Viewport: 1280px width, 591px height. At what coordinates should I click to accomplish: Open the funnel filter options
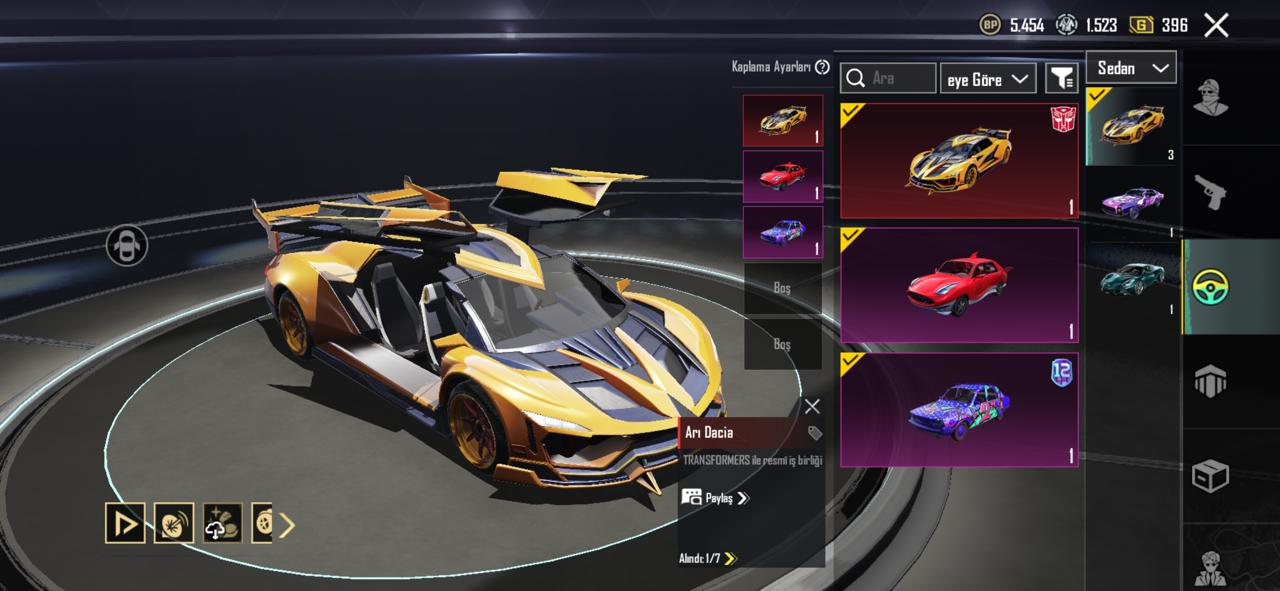coord(1061,78)
